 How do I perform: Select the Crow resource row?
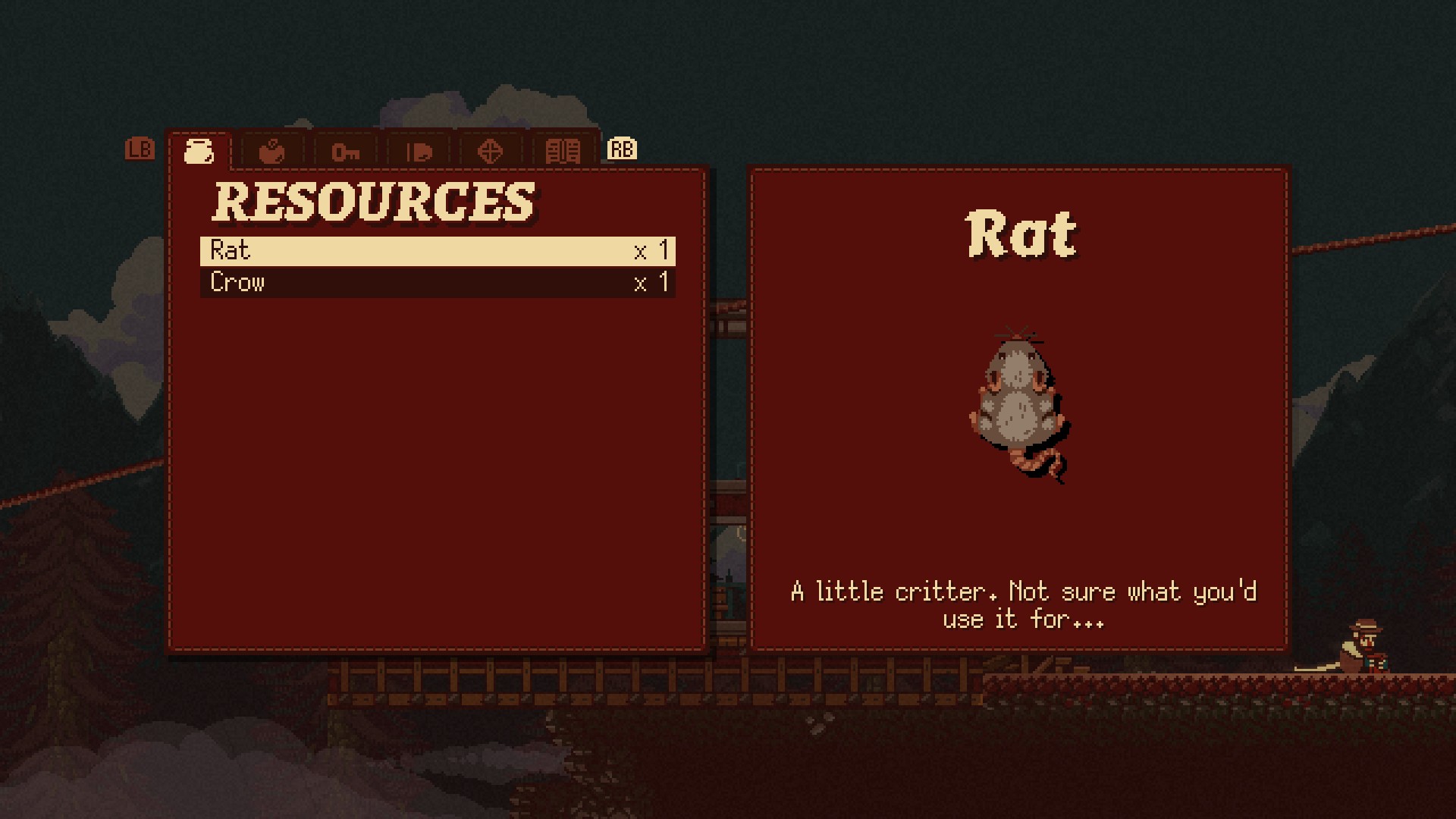point(438,283)
